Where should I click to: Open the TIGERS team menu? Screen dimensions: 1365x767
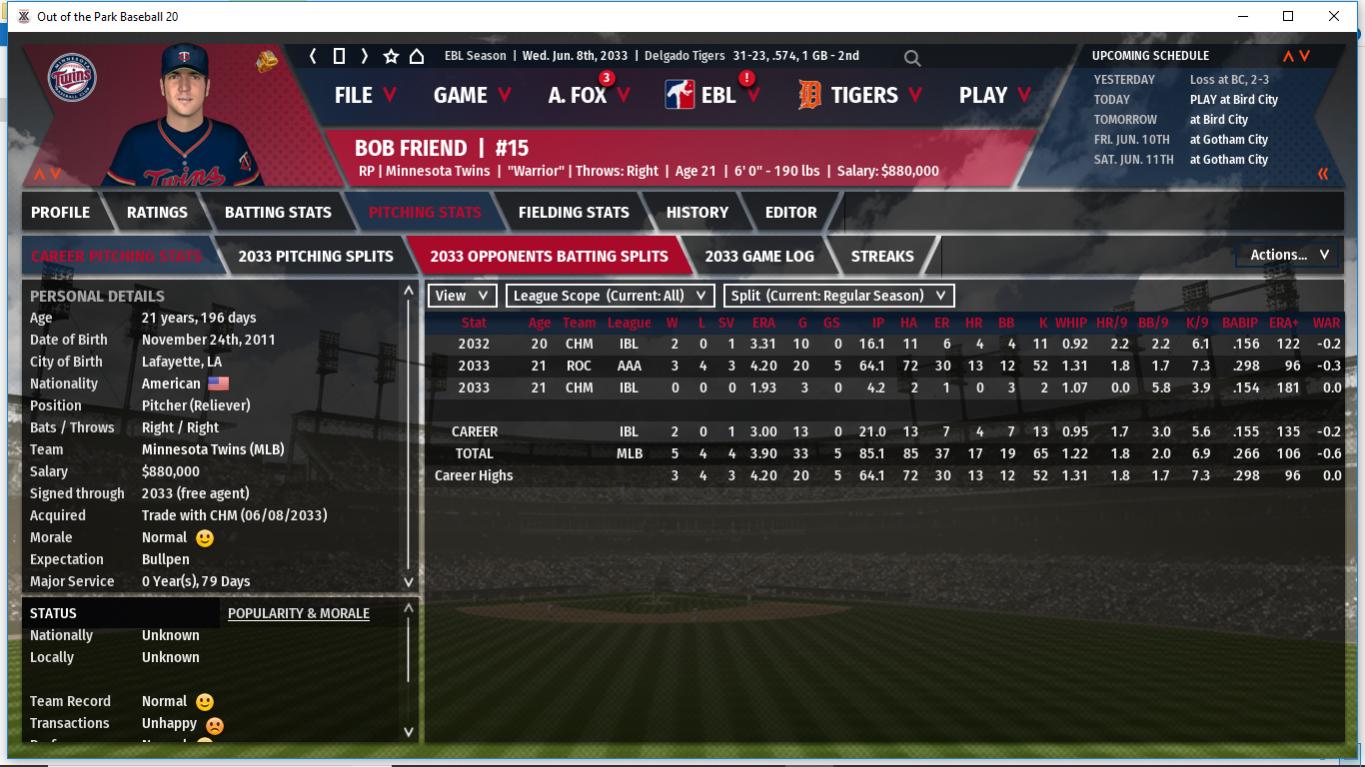862,95
